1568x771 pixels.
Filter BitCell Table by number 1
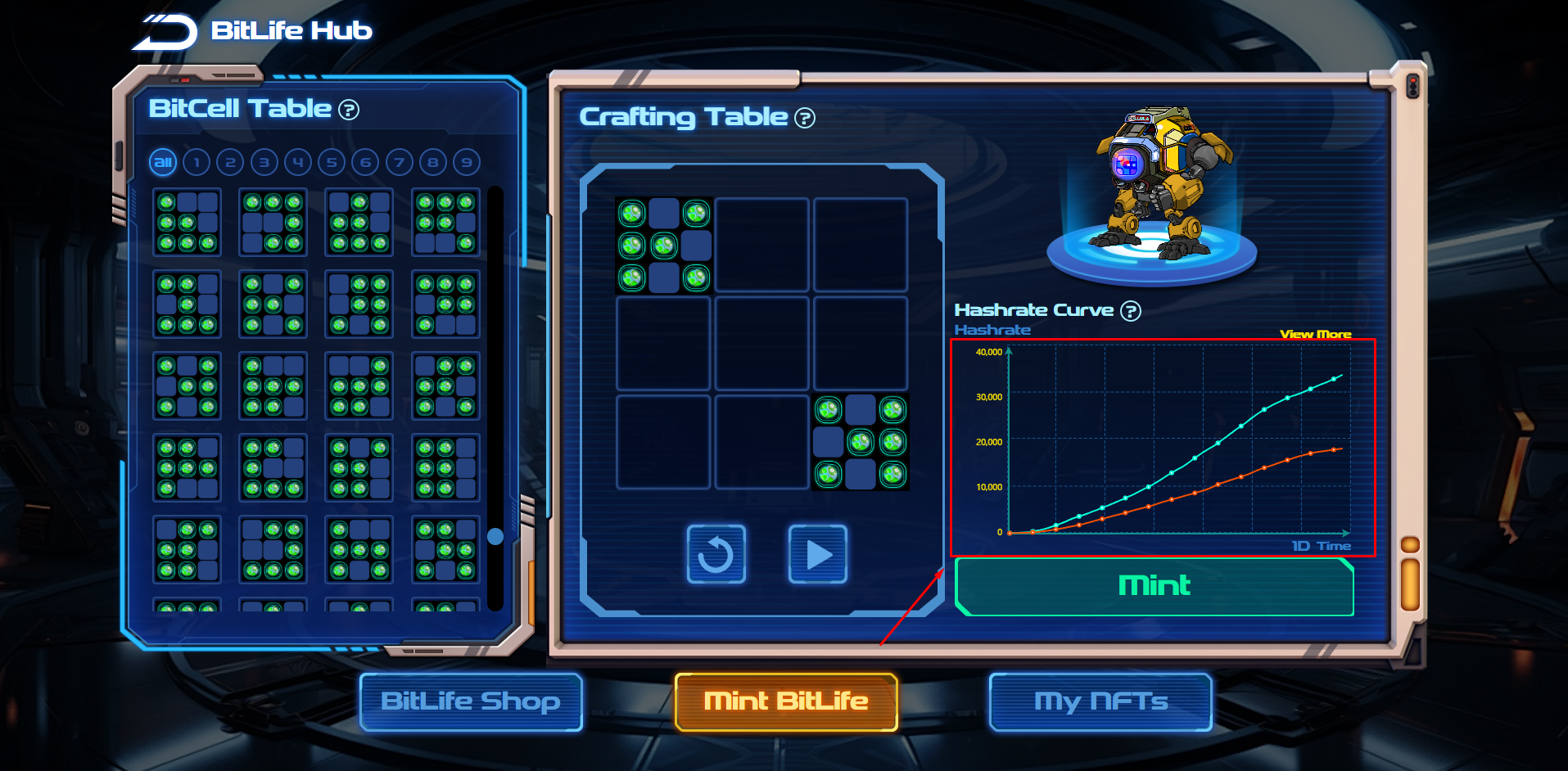[197, 162]
